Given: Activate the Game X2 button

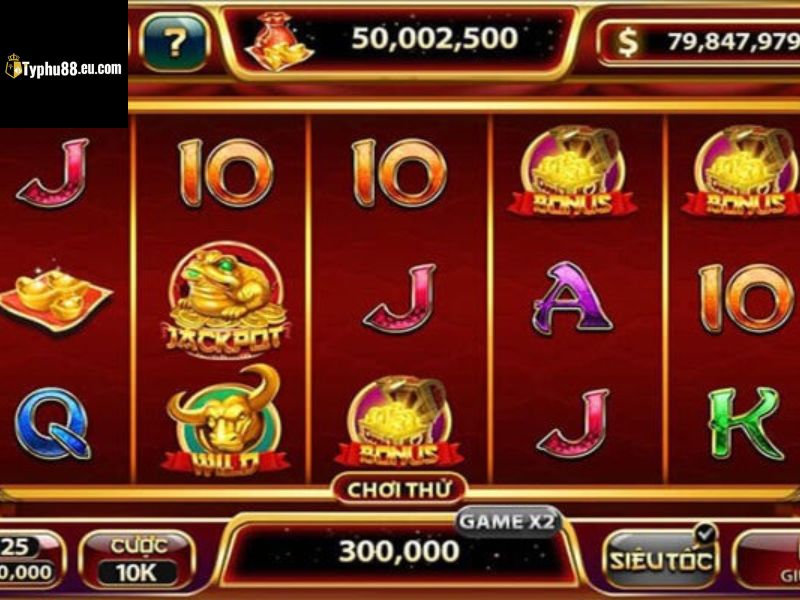Looking at the screenshot, I should [x=508, y=522].
